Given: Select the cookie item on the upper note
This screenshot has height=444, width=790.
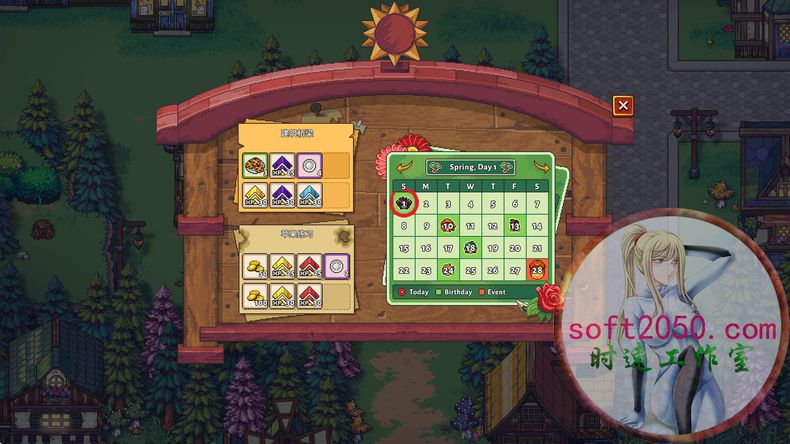Looking at the screenshot, I should pyautogui.click(x=254, y=165).
